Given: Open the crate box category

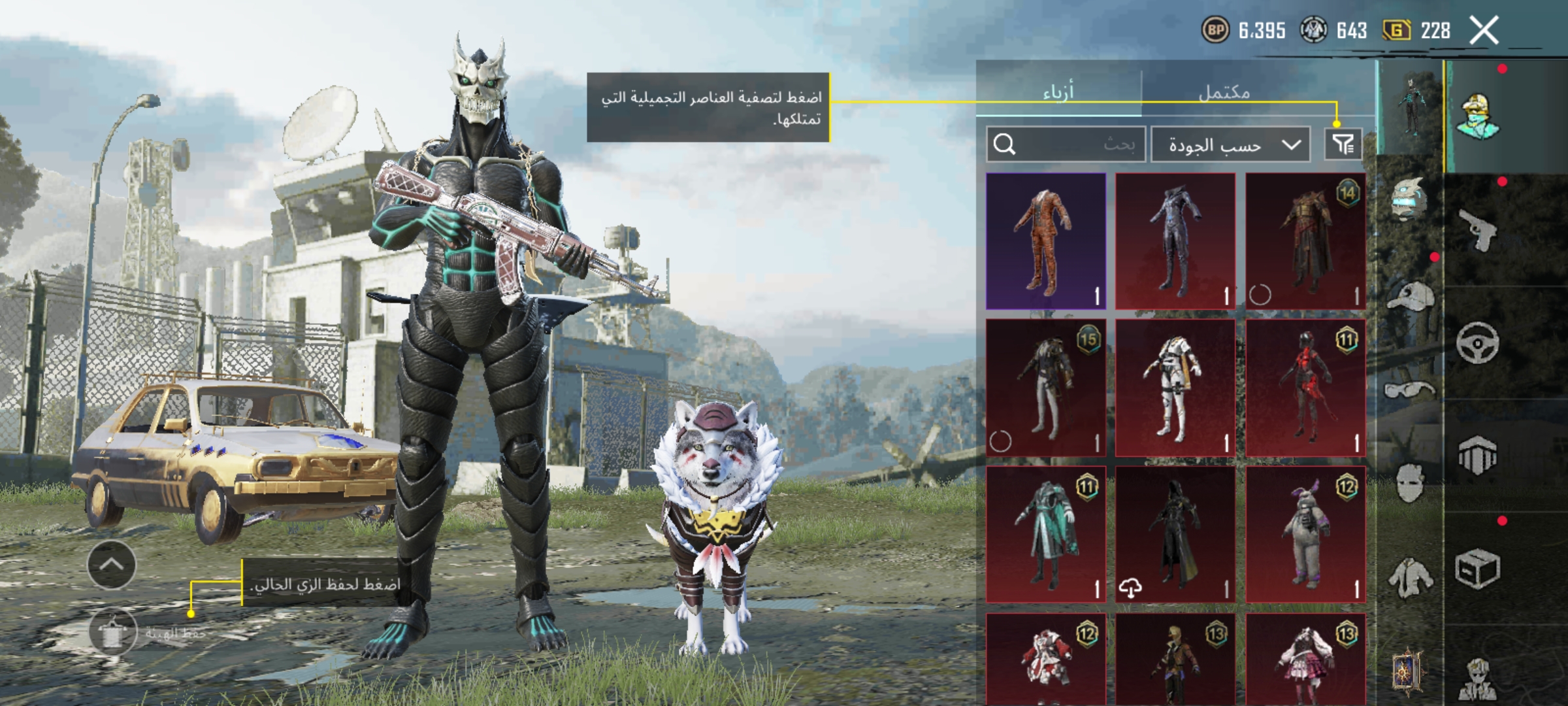Looking at the screenshot, I should [1478, 569].
